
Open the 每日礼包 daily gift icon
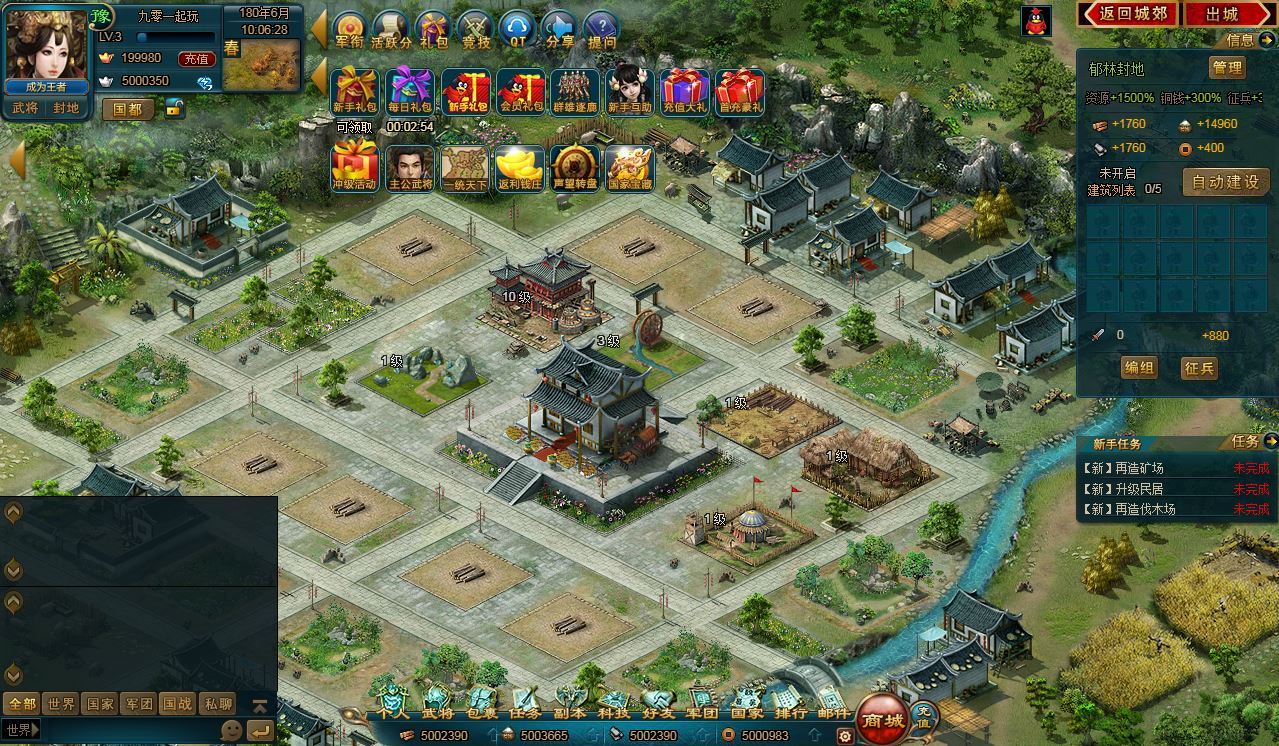click(409, 91)
